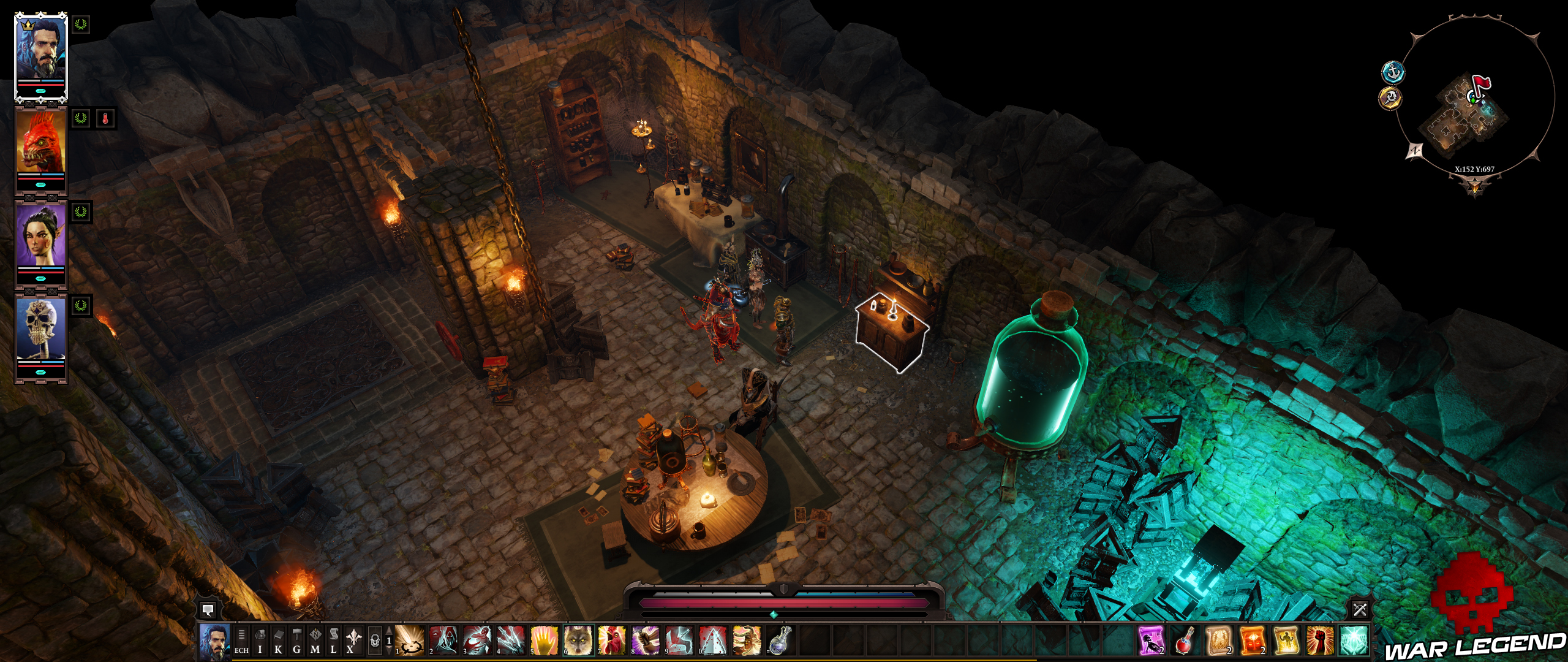This screenshot has height=662, width=1568.
Task: Open the journal scroll button labeled L
Action: tap(334, 641)
